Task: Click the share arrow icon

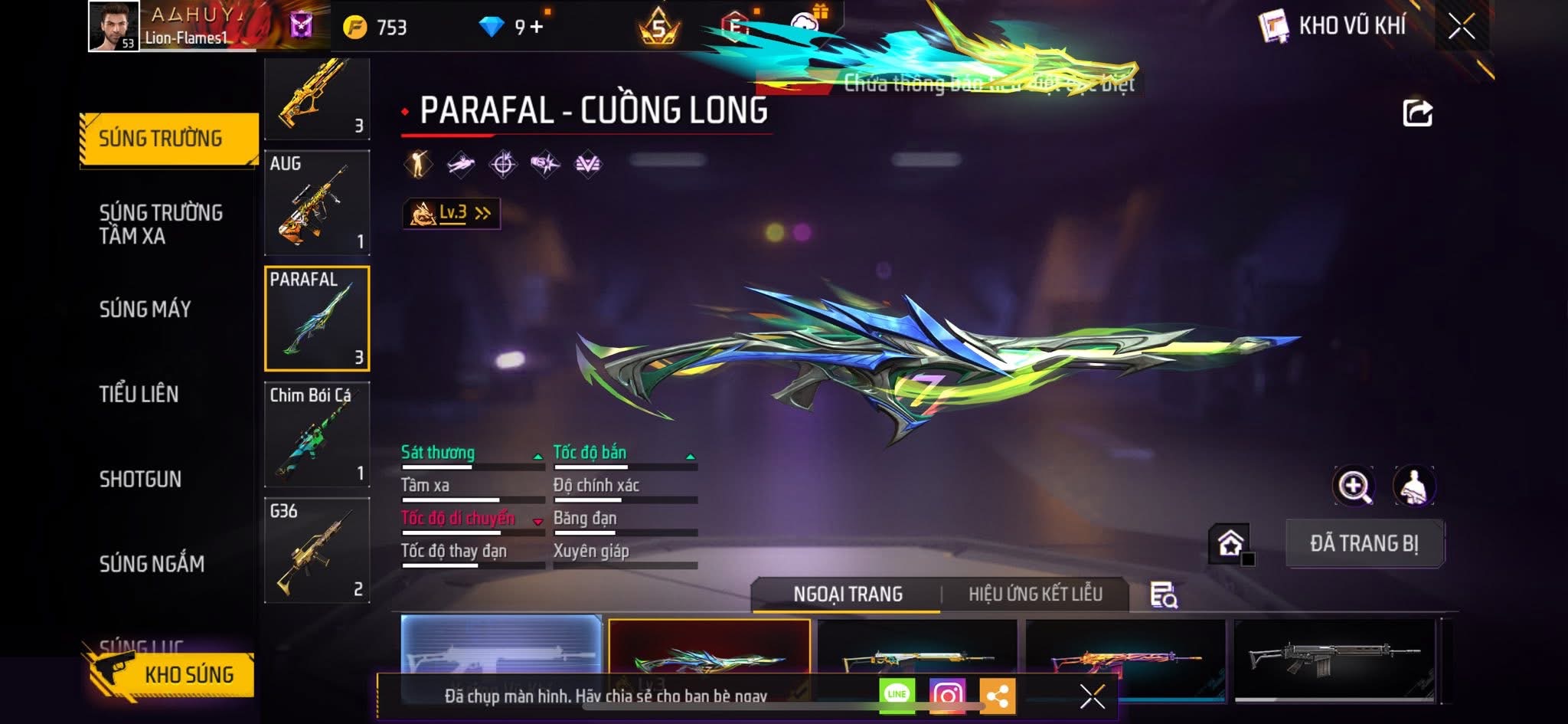Action: click(x=1417, y=113)
